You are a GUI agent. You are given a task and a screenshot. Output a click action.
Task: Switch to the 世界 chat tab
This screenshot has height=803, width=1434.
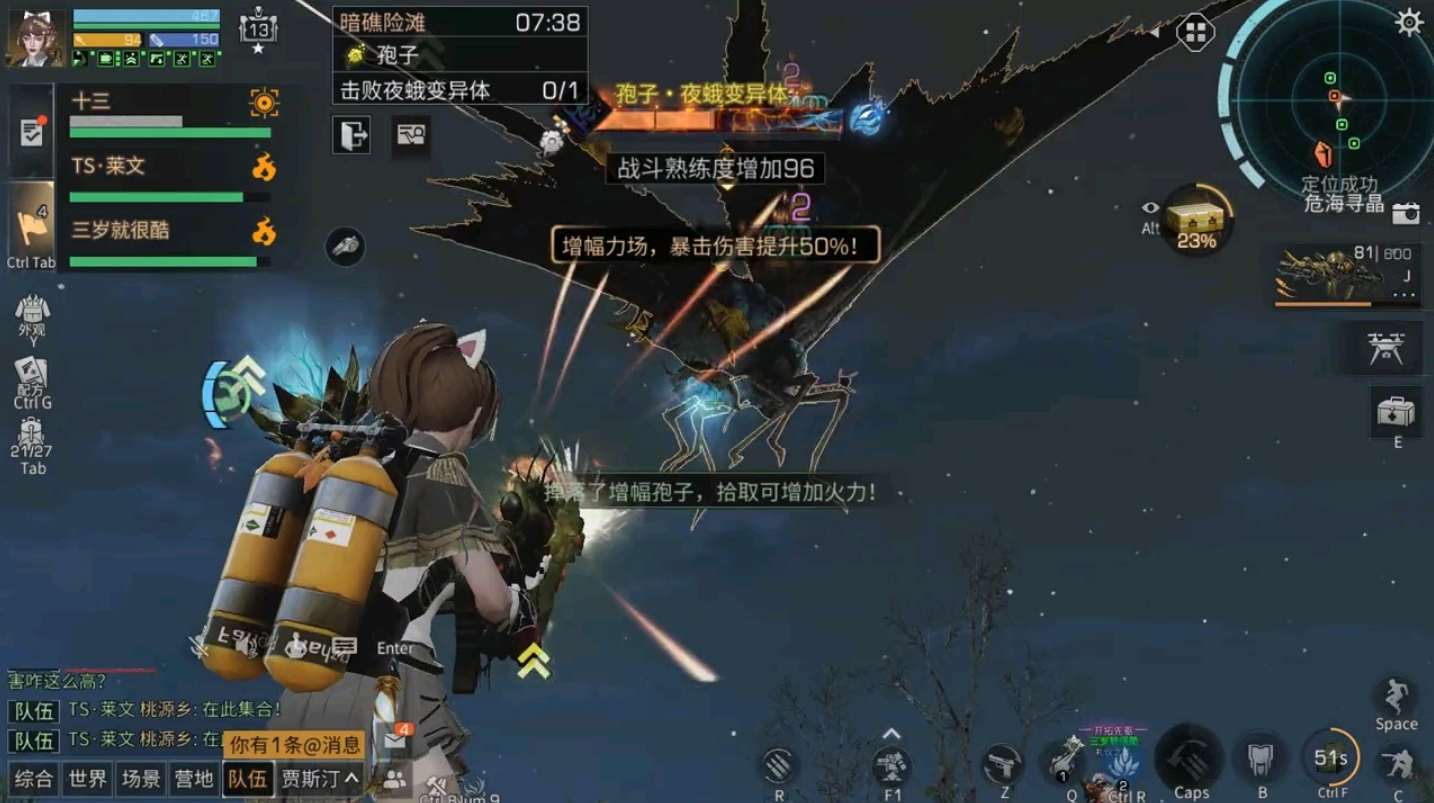(87, 778)
